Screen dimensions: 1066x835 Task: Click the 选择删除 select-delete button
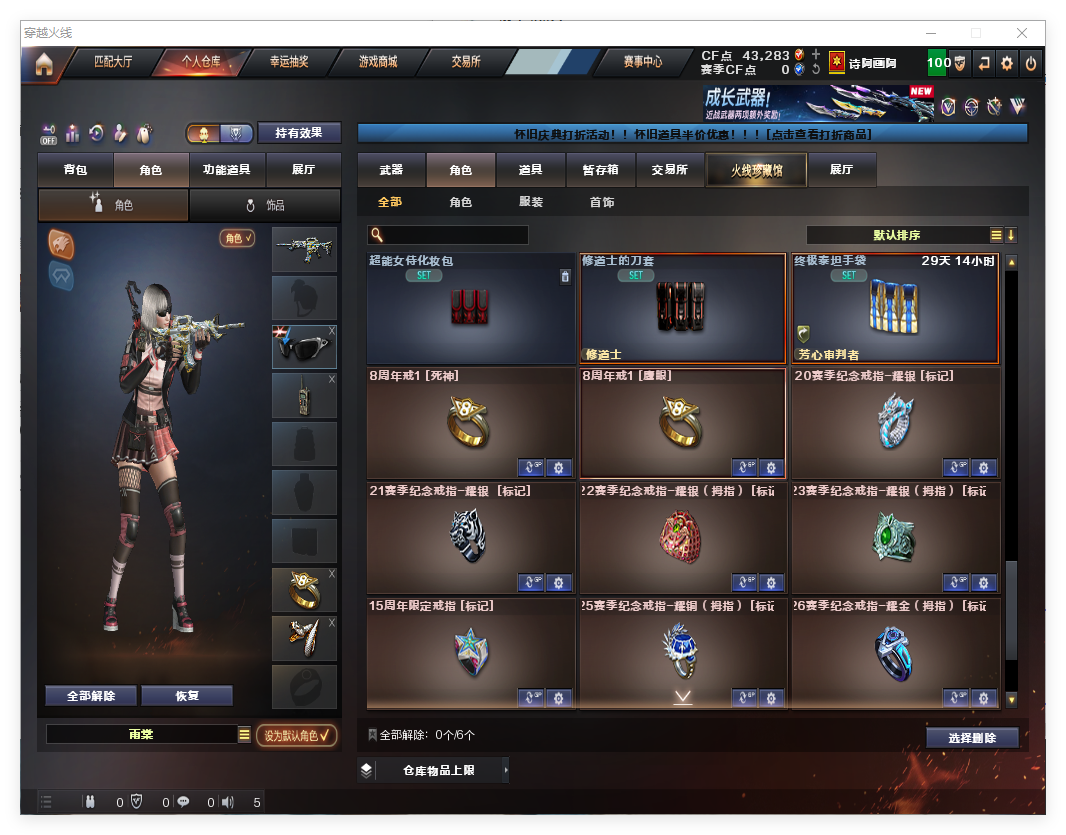[x=971, y=738]
